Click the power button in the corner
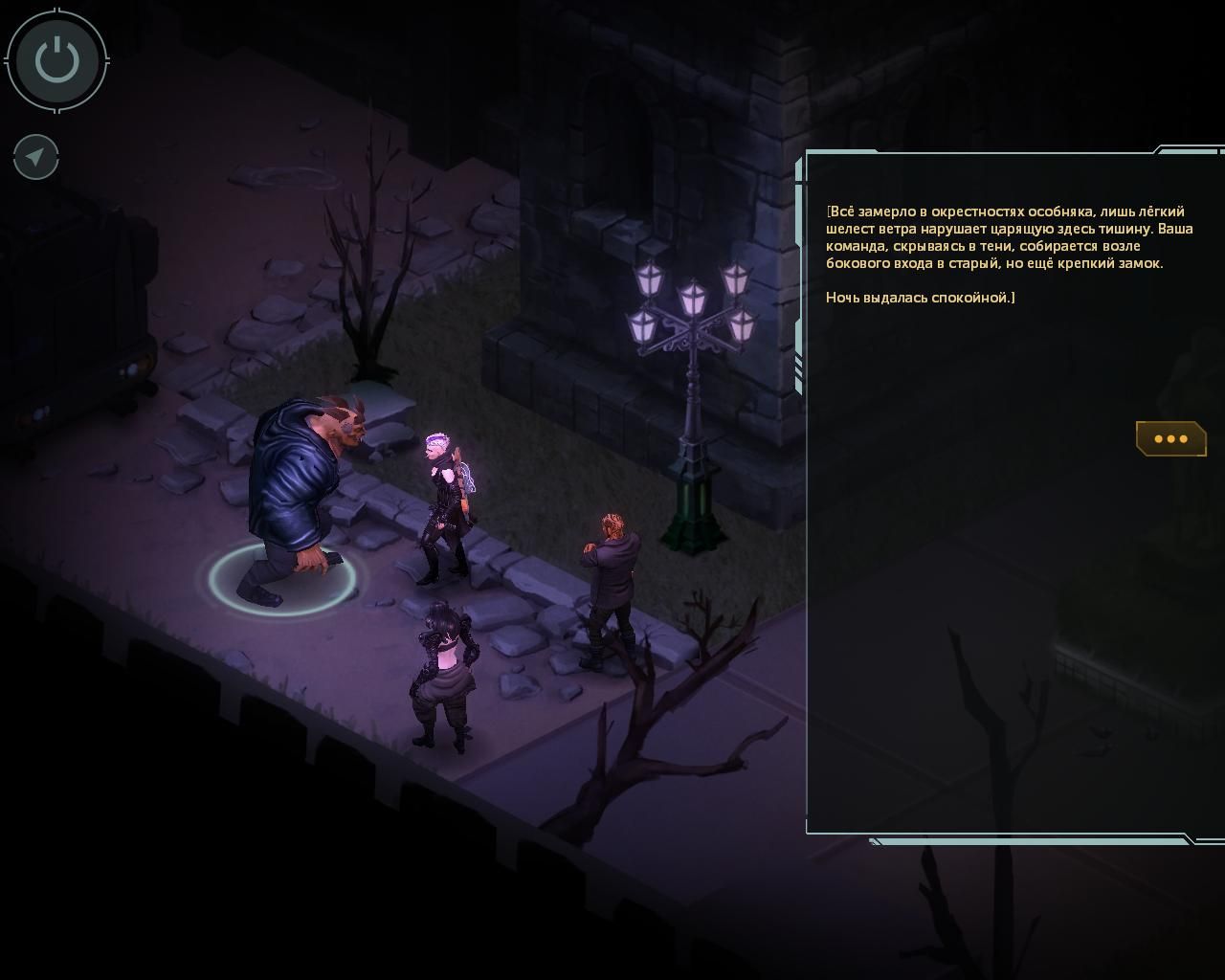Image resolution: width=1225 pixels, height=980 pixels. pos(57,60)
